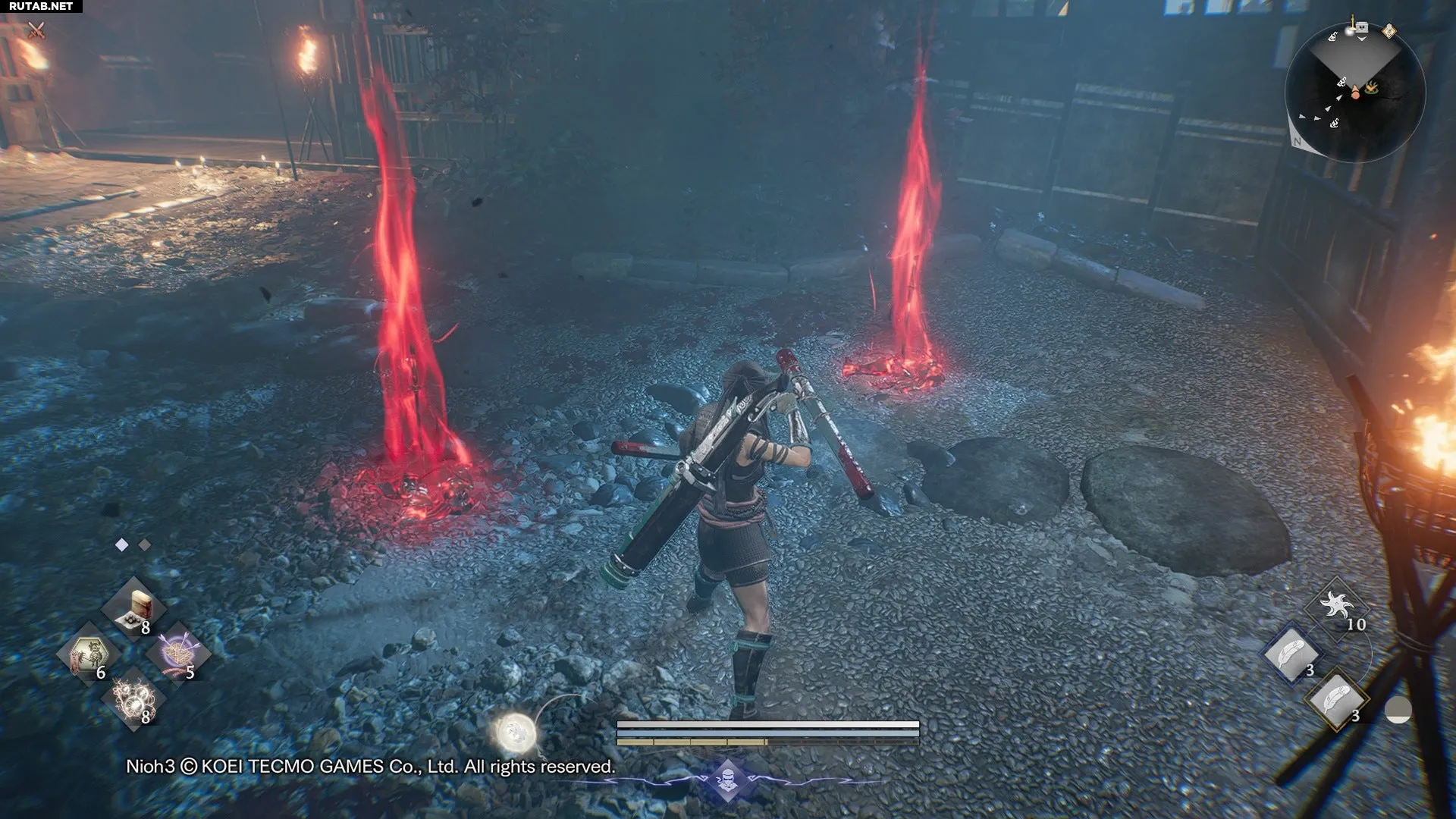Click the guardian spirit emblem icon
This screenshot has width=1456, height=819.
[728, 780]
